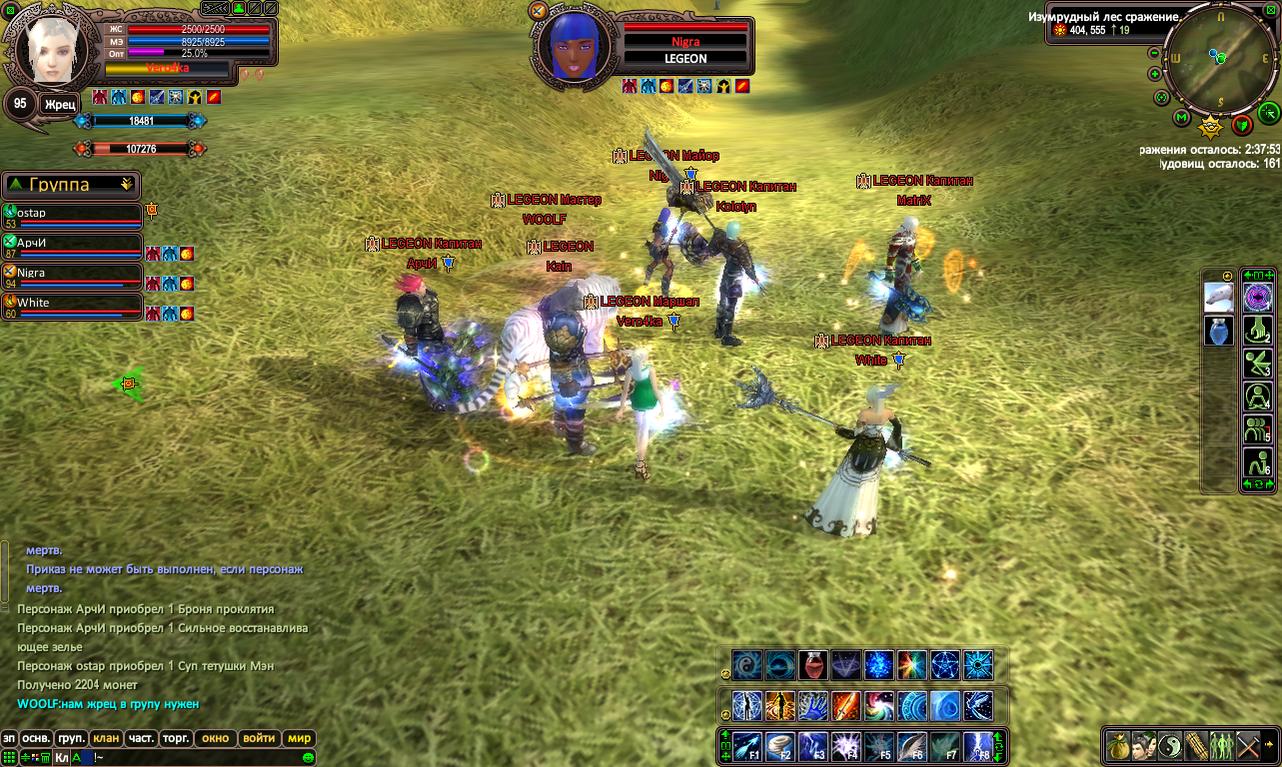Open the world map with M button

point(1181,118)
